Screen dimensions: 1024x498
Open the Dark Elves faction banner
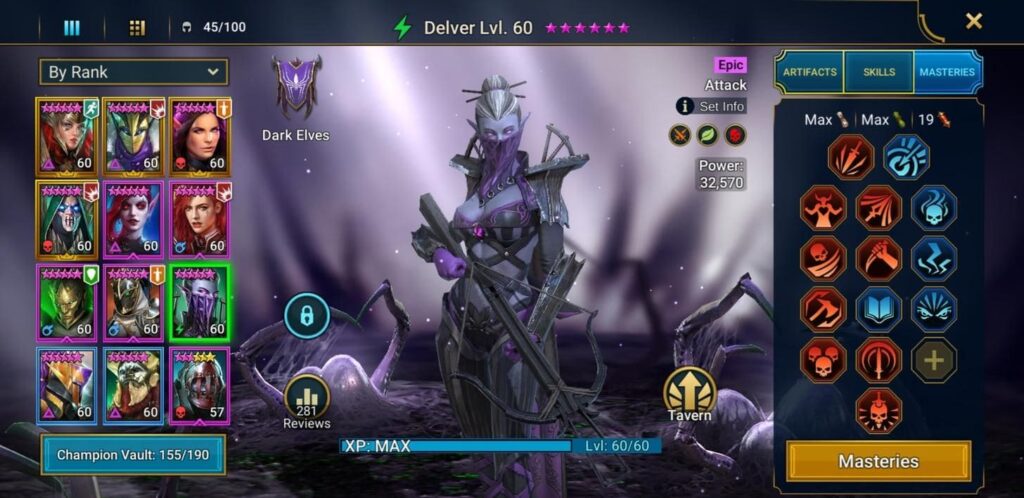295,89
